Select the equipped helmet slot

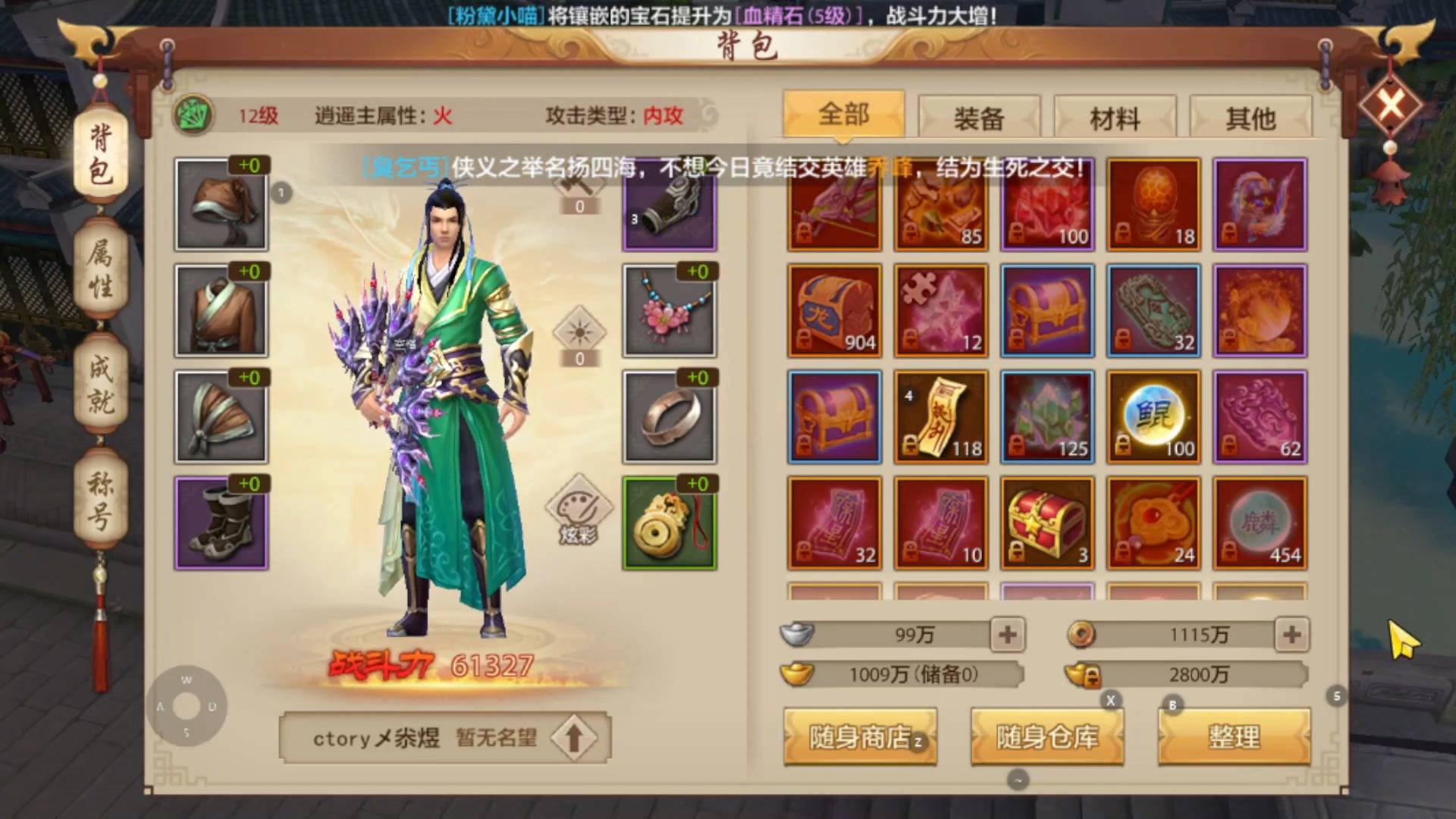(221, 204)
